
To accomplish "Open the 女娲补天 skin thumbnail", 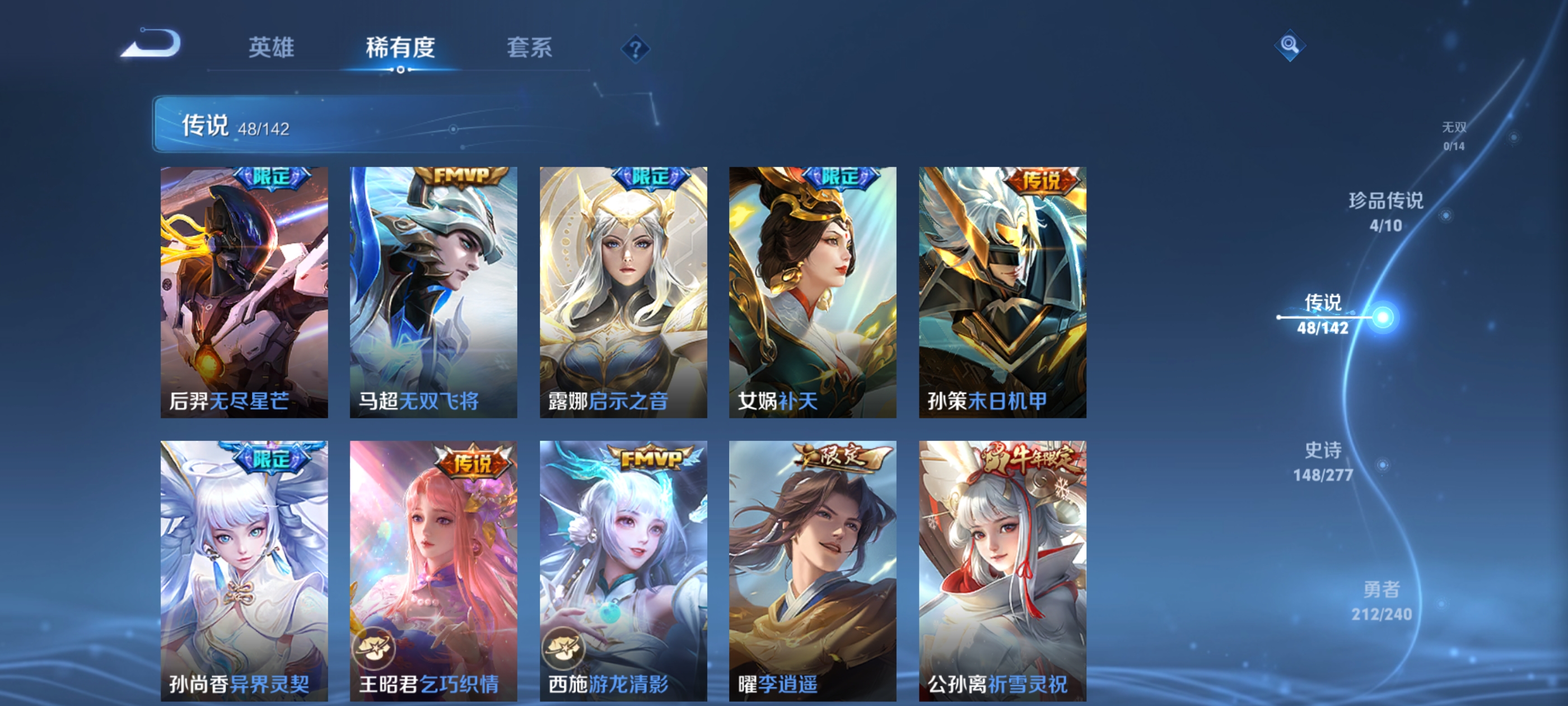I will click(813, 292).
